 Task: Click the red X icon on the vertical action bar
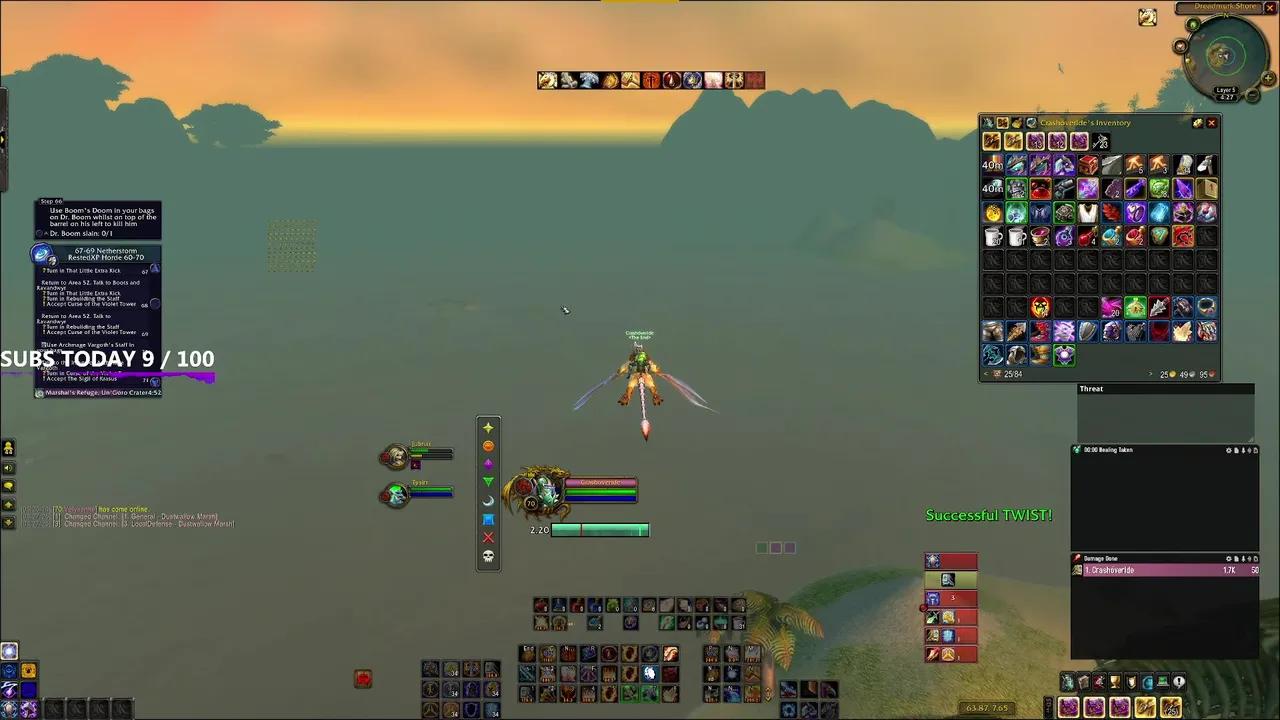tap(488, 537)
